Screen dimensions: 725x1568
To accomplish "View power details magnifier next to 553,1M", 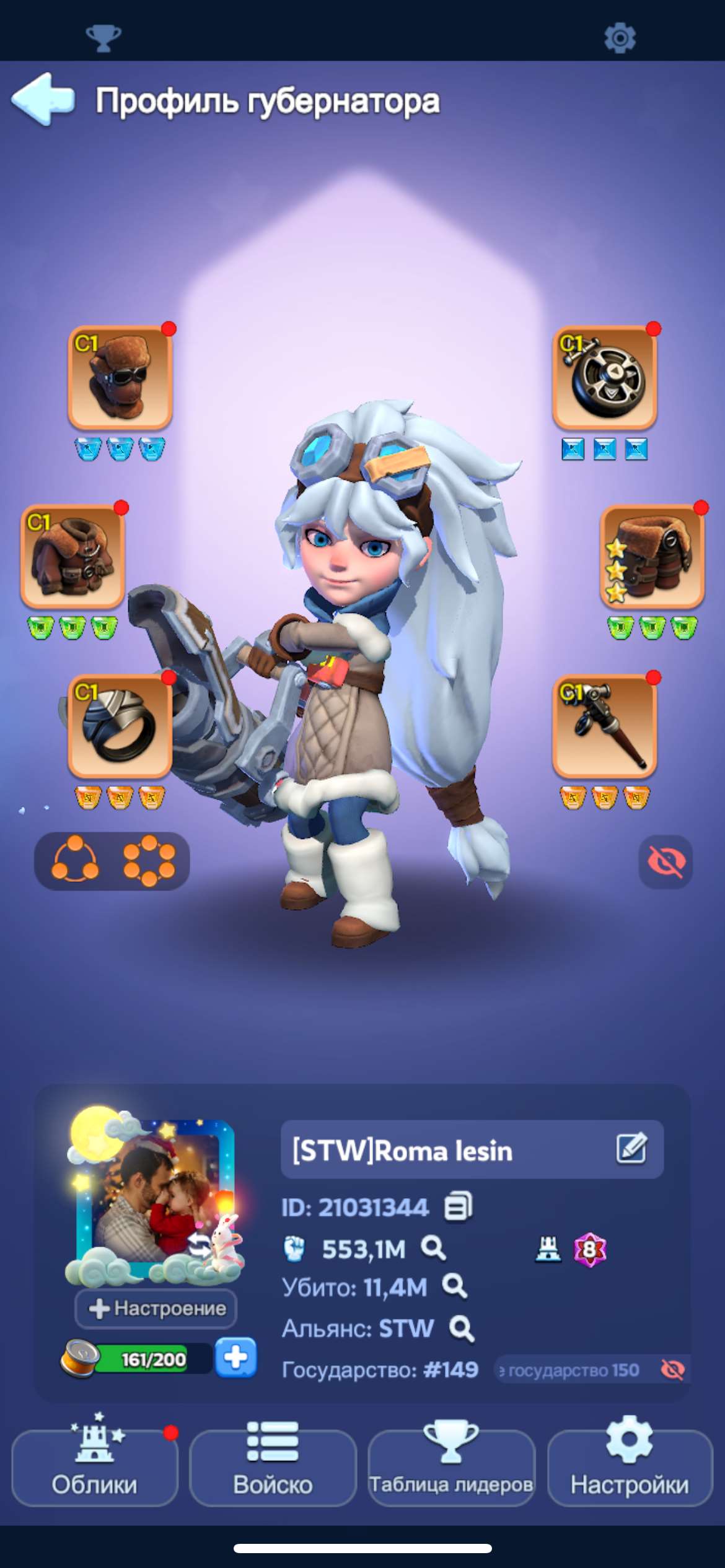I will (433, 1248).
